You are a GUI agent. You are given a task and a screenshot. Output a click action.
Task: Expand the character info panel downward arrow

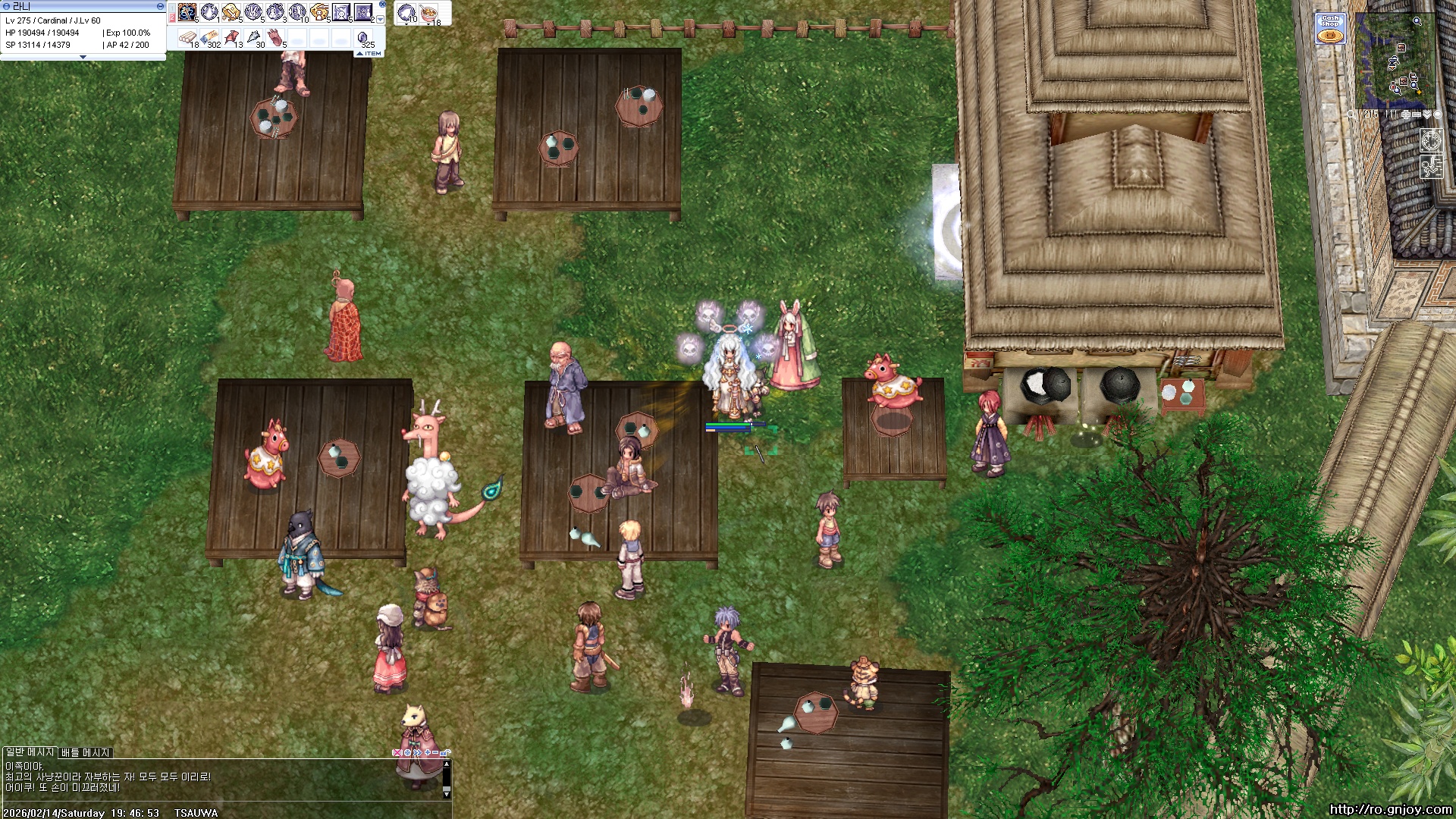[x=83, y=58]
